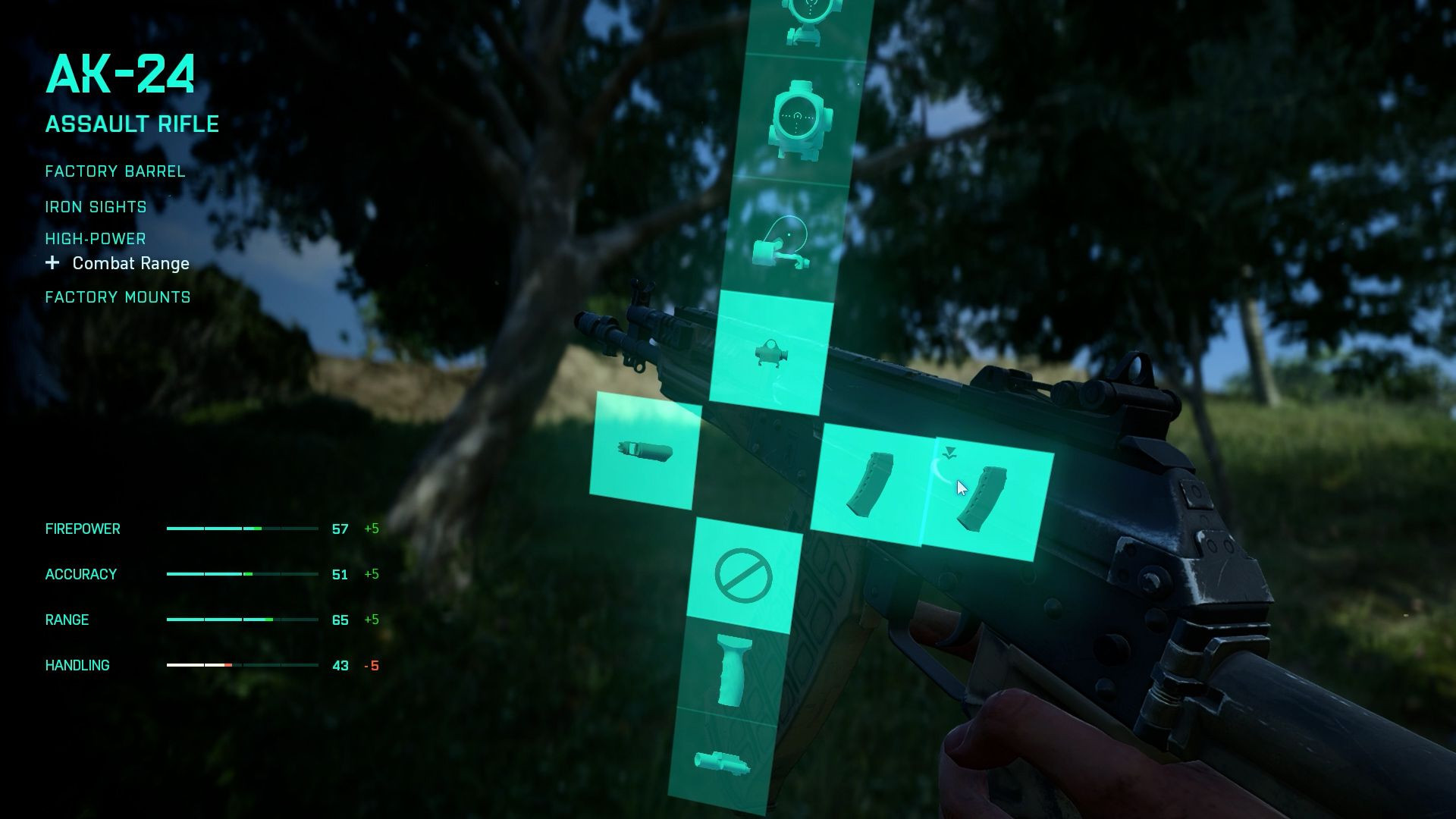Equip the vertical foregrip attachment

point(734,670)
